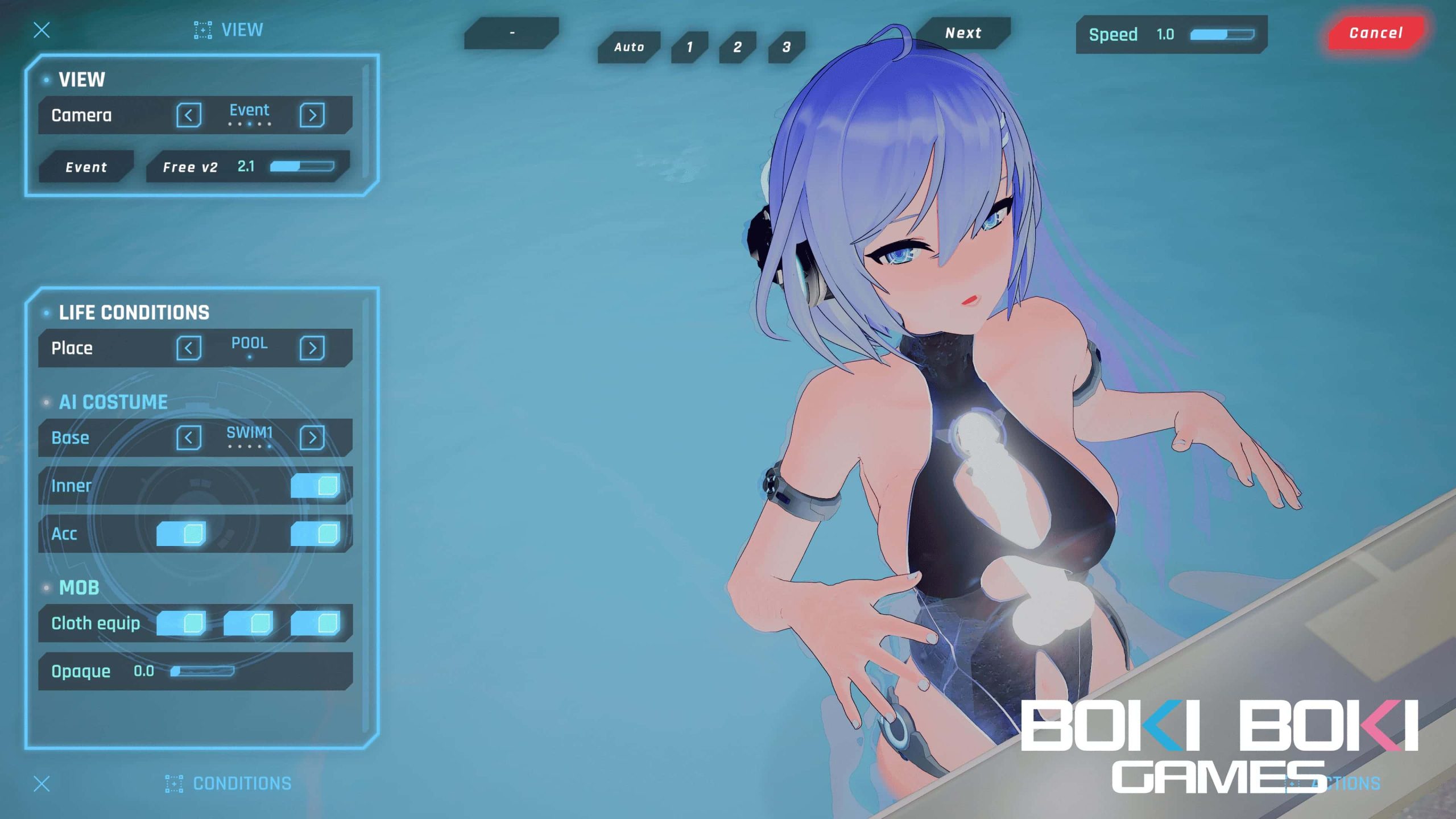Click the Event camera button

coord(86,167)
